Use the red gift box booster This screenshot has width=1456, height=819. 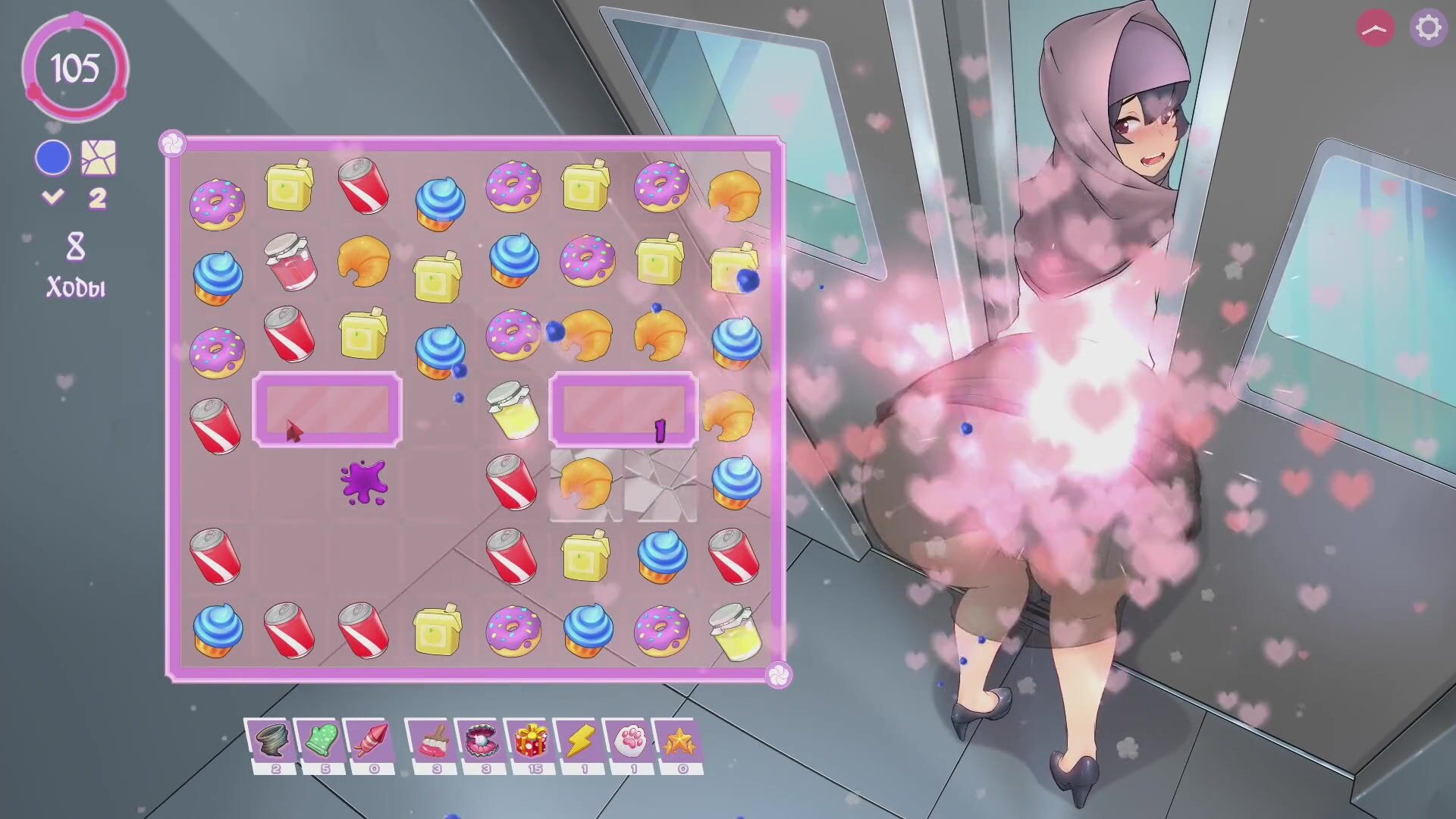(530, 739)
